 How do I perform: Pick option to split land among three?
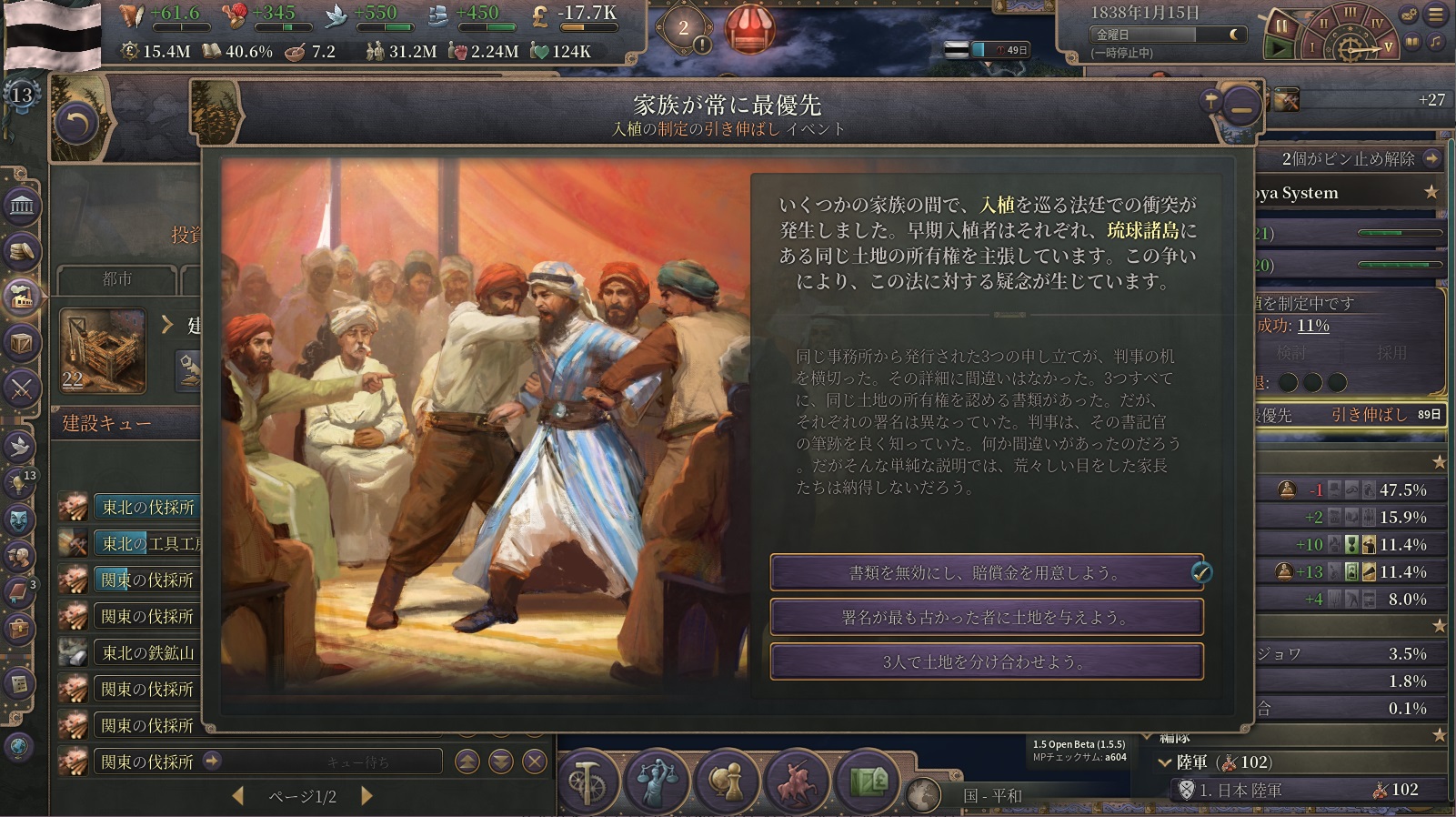[986, 661]
